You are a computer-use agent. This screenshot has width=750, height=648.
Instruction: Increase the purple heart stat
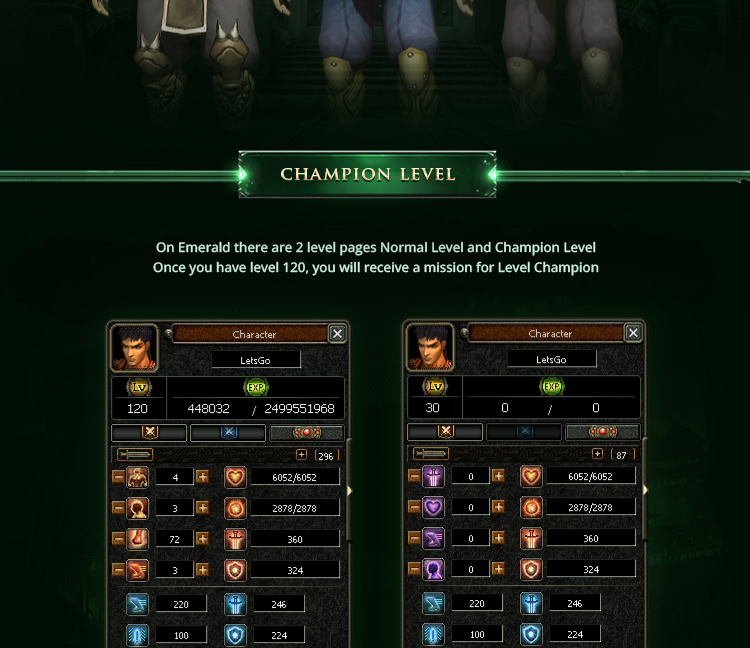coord(498,508)
